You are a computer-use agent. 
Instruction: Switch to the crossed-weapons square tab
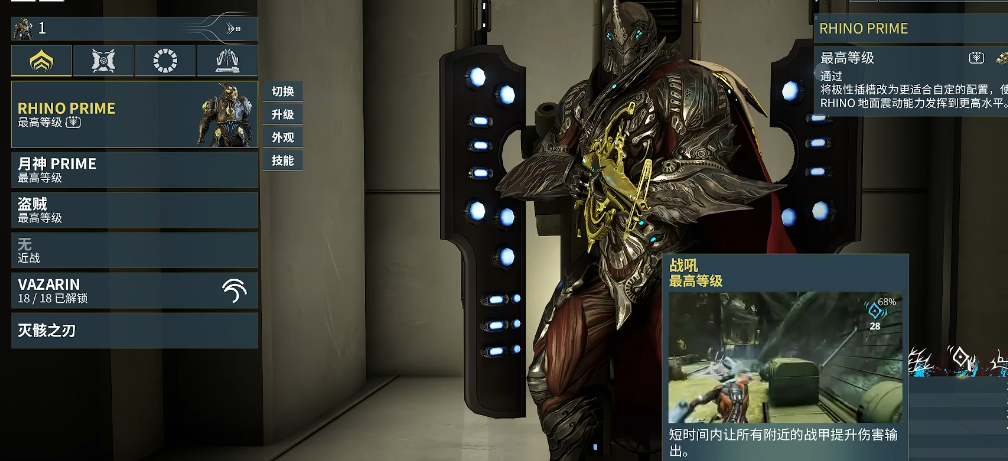(x=103, y=62)
